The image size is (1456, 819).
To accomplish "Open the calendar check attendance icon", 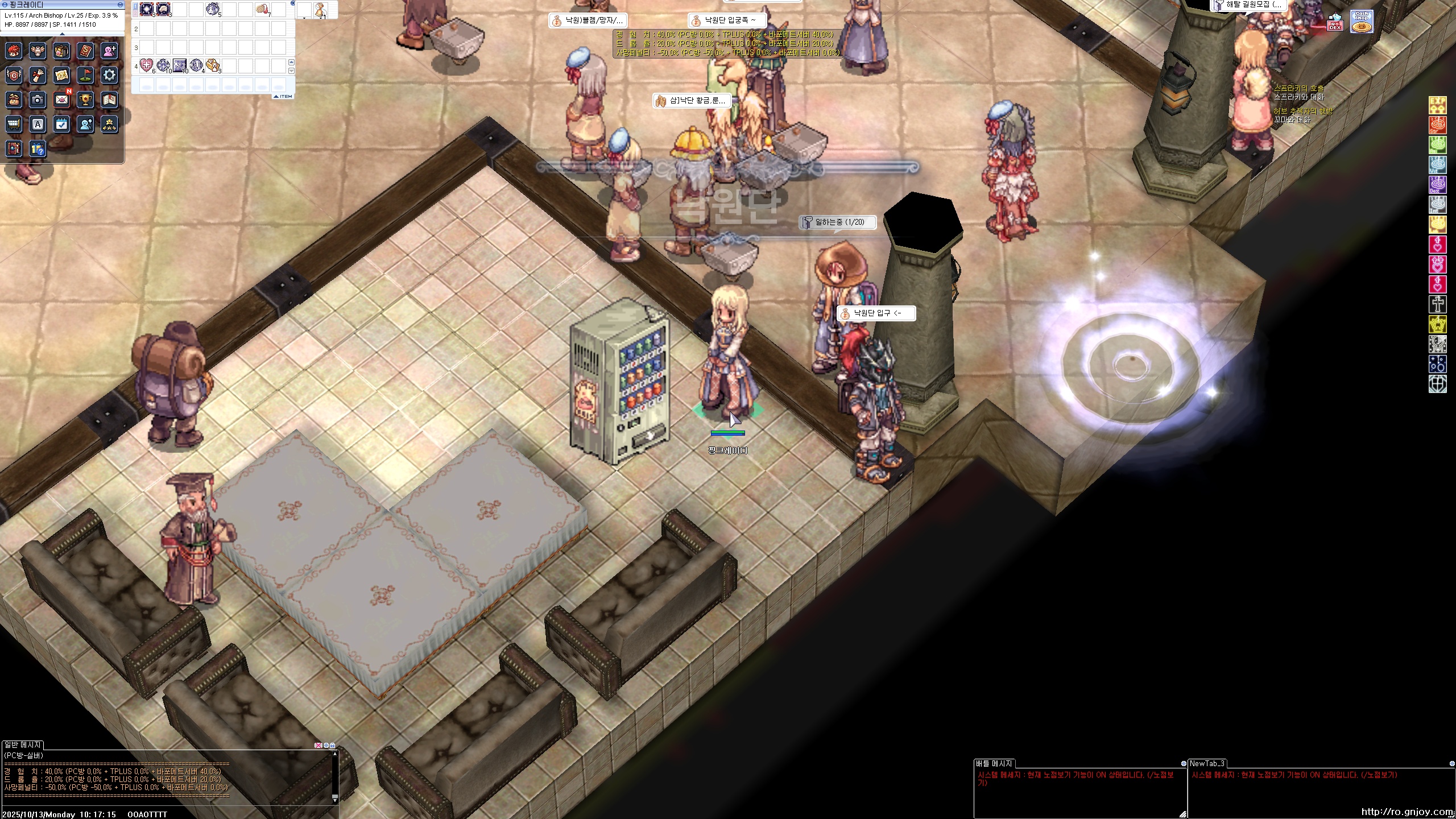I will pos(62,124).
